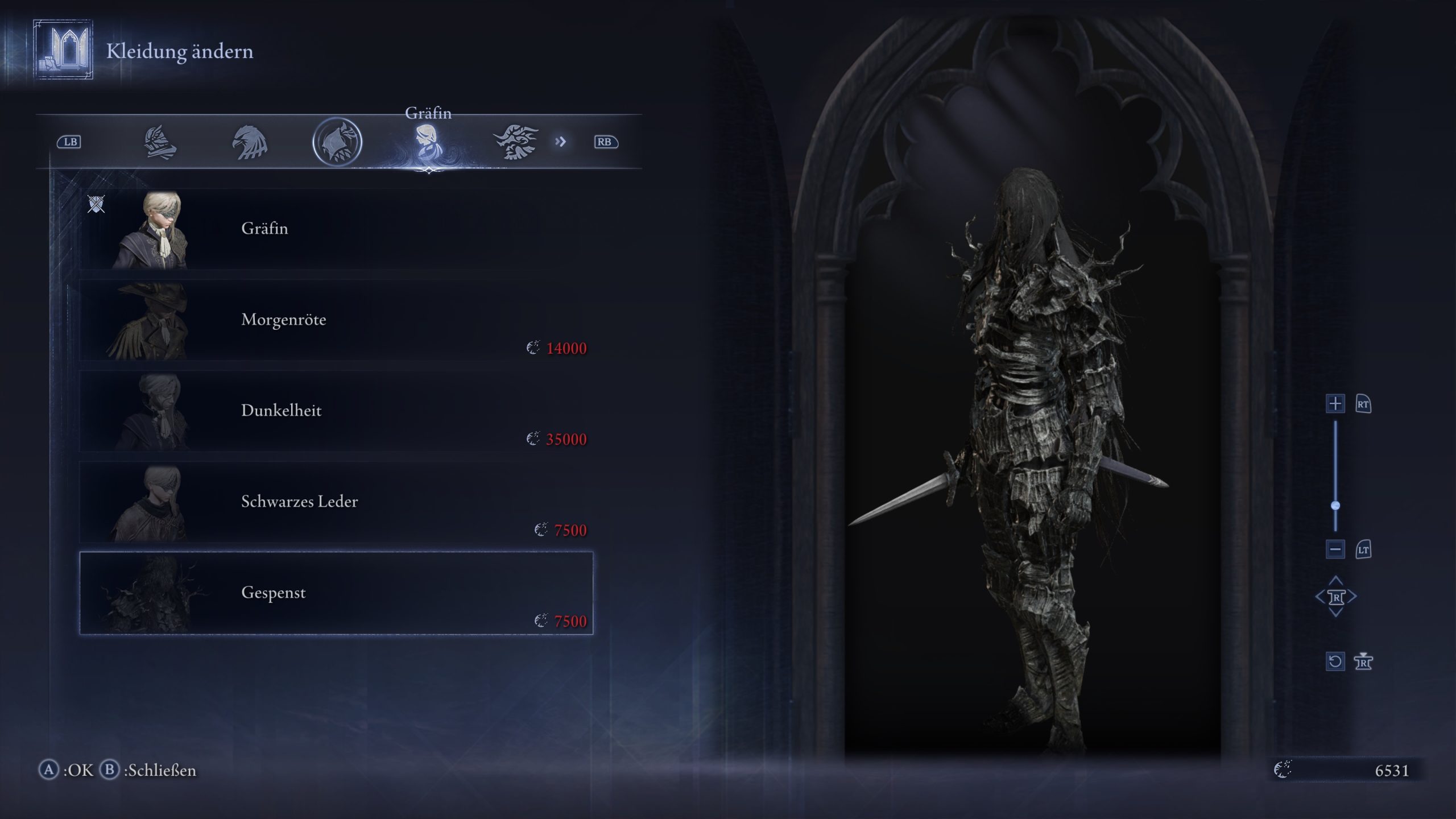
Task: Switch to the winged-helmet knight character tab
Action: 159,142
